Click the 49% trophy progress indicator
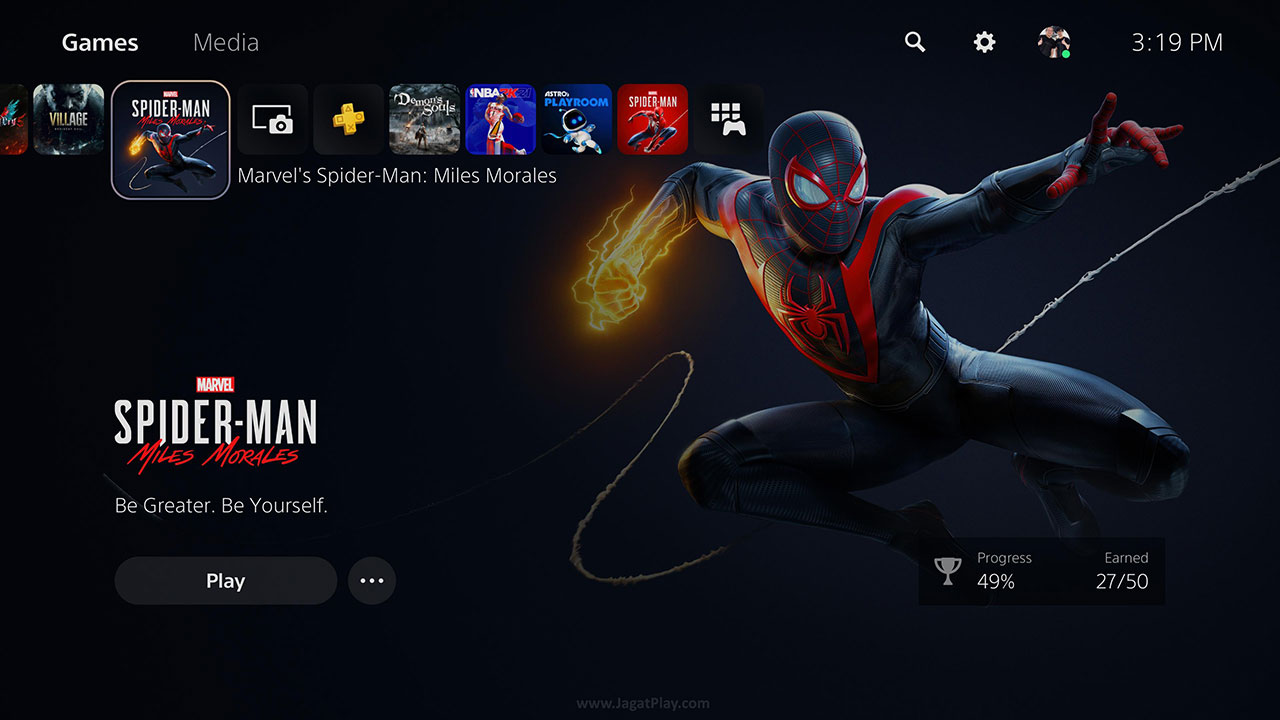Screen dimensions: 1280x720 pos(995,582)
